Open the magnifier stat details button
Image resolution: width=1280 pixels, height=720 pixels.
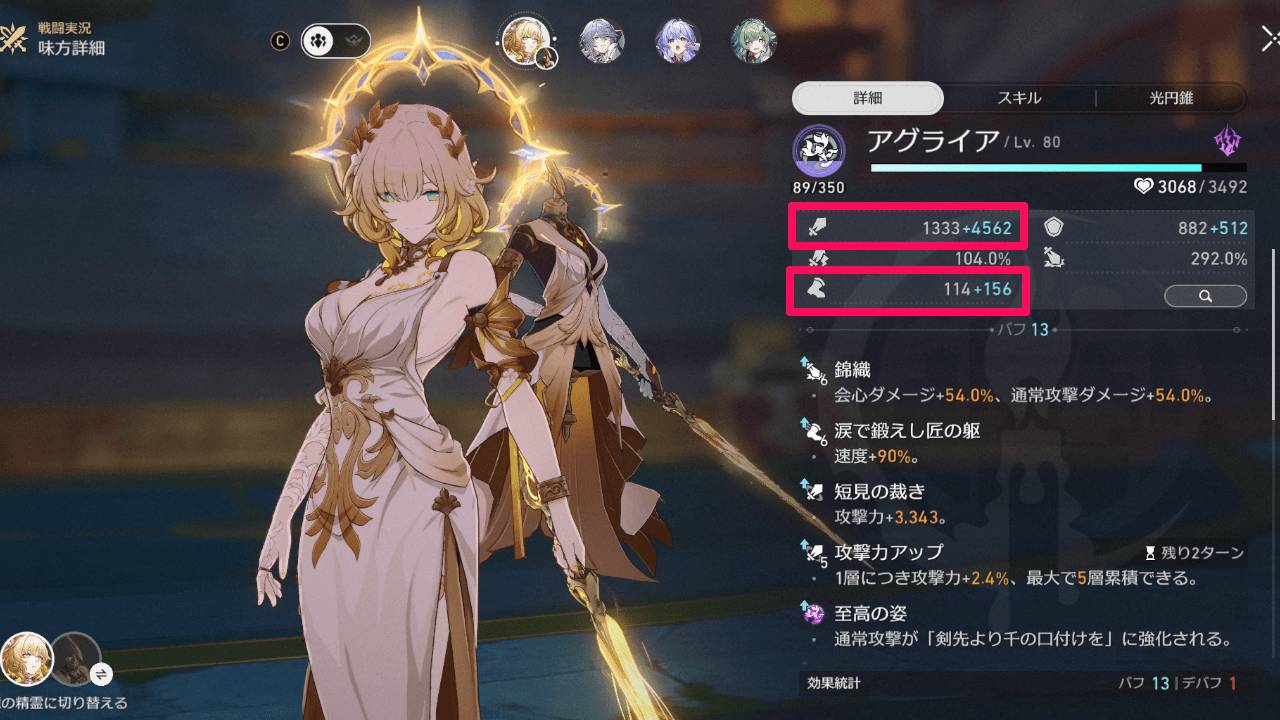1205,296
